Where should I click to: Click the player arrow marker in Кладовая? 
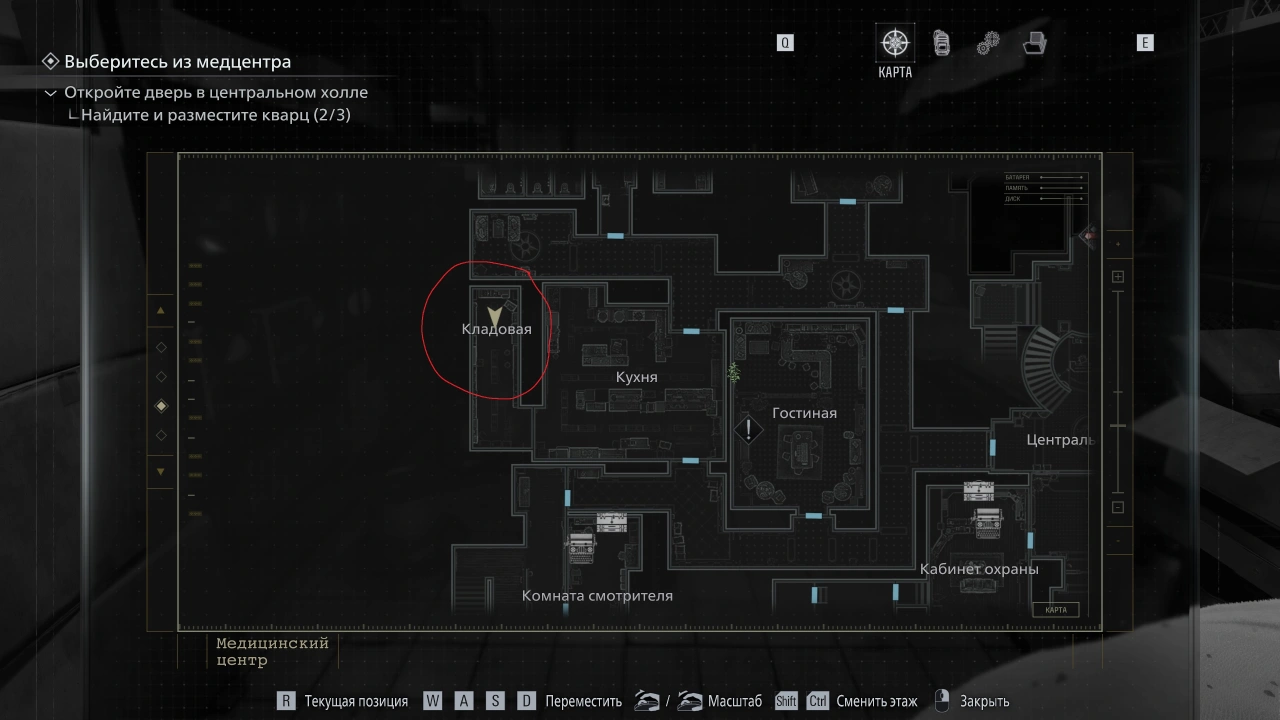(x=494, y=317)
